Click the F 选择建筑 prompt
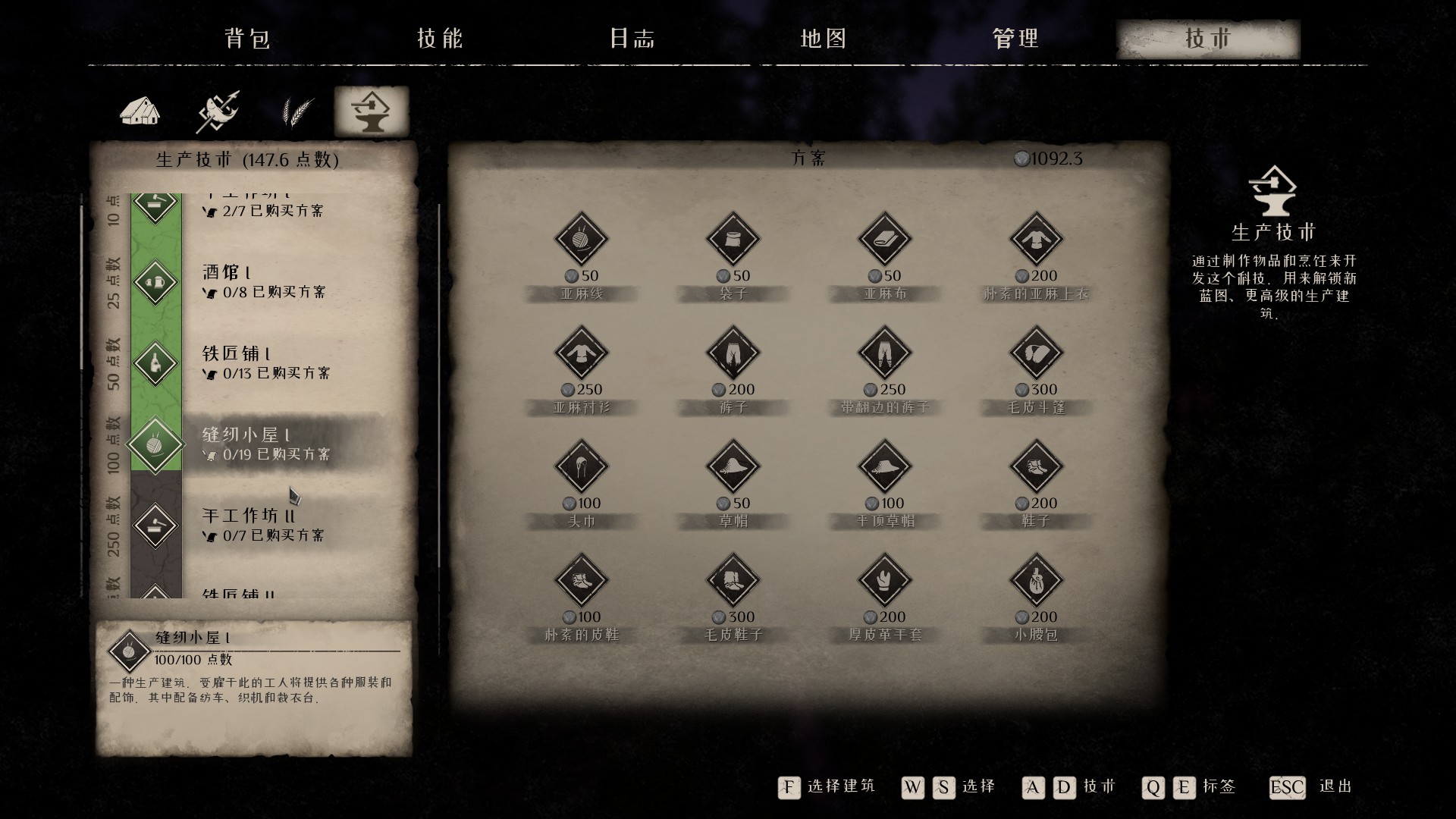This screenshot has width=1456, height=819. (x=789, y=788)
